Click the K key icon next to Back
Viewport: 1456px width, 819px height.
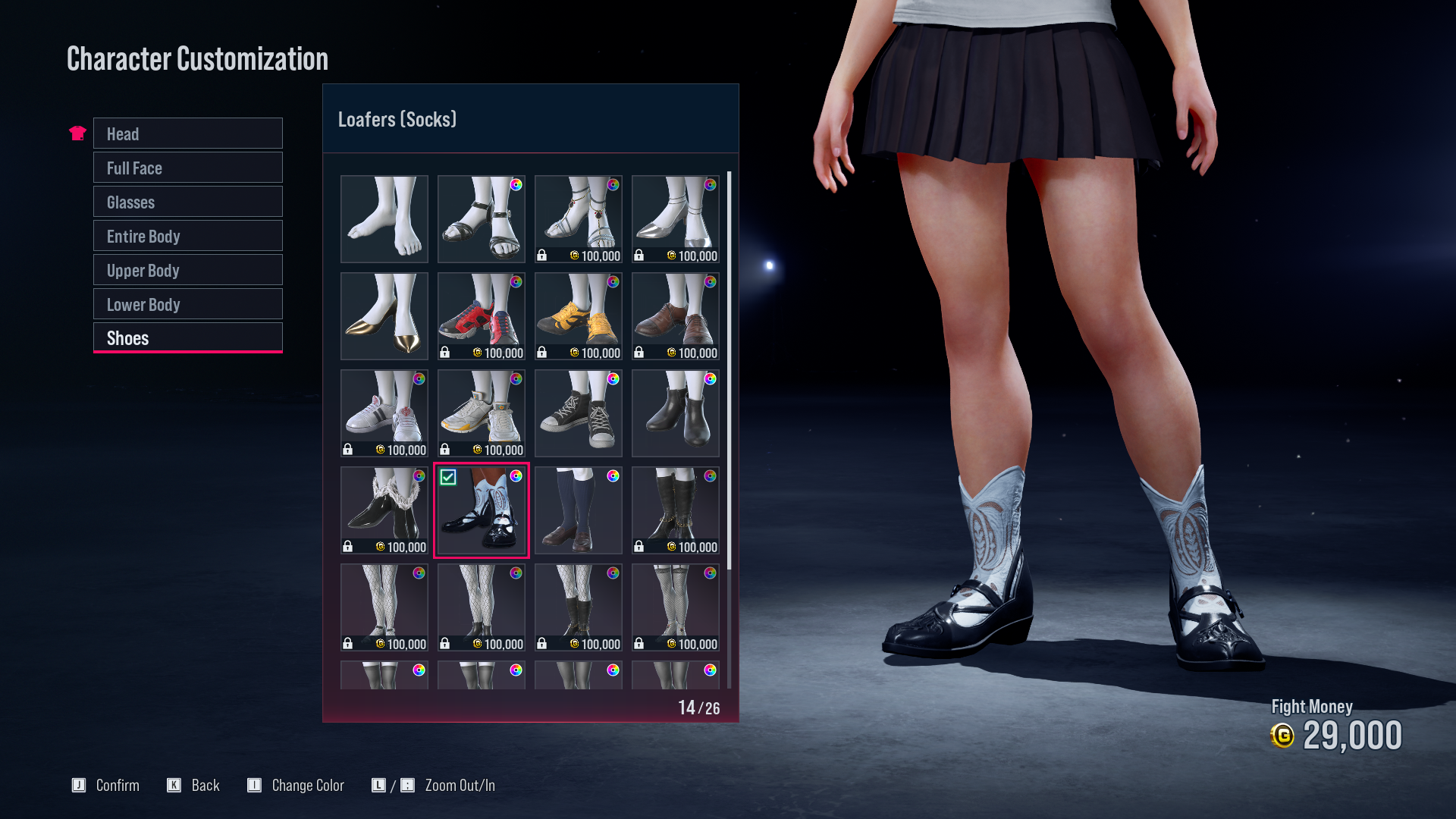[x=173, y=786]
